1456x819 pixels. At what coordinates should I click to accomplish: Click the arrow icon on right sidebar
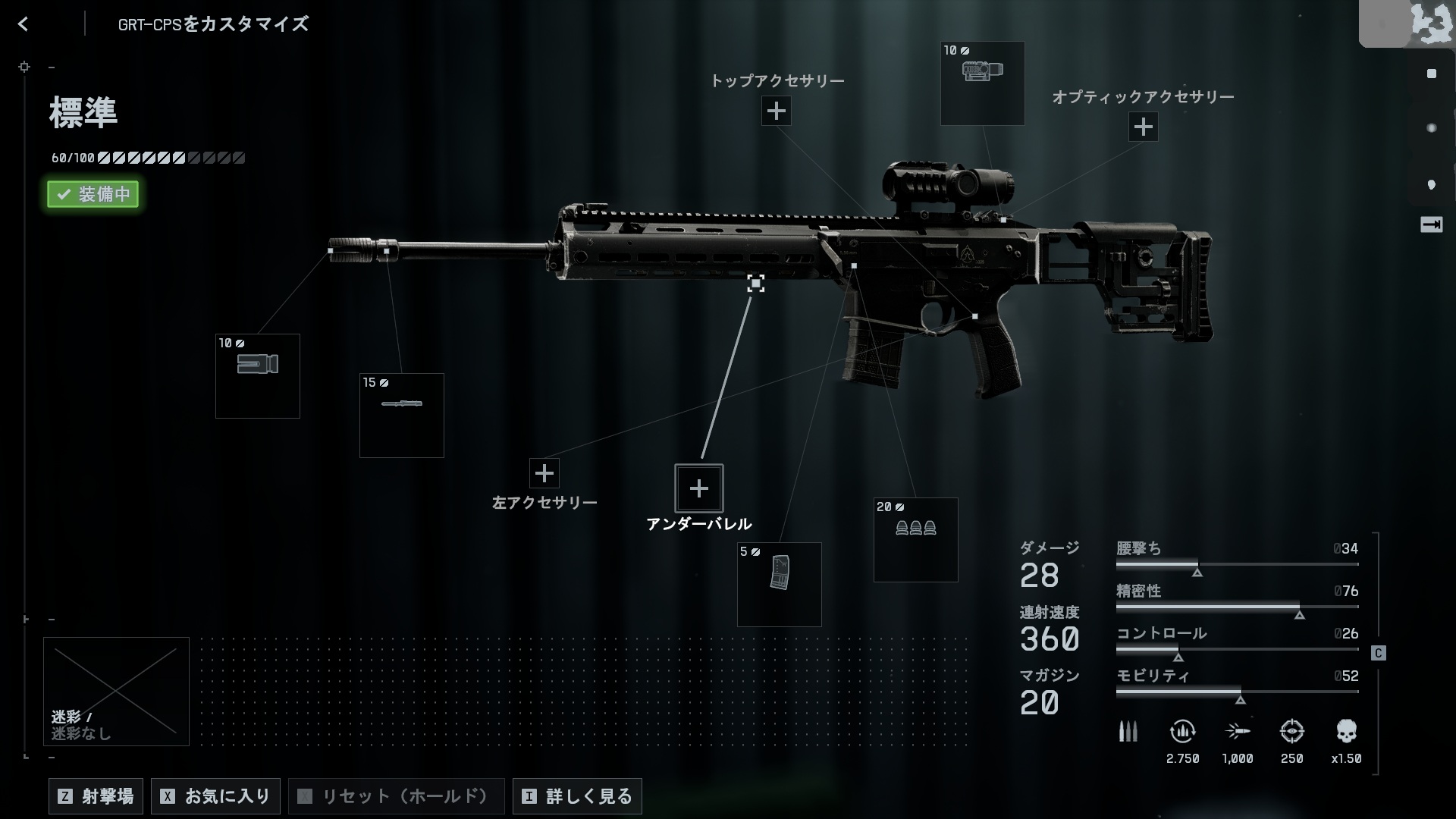1431,225
